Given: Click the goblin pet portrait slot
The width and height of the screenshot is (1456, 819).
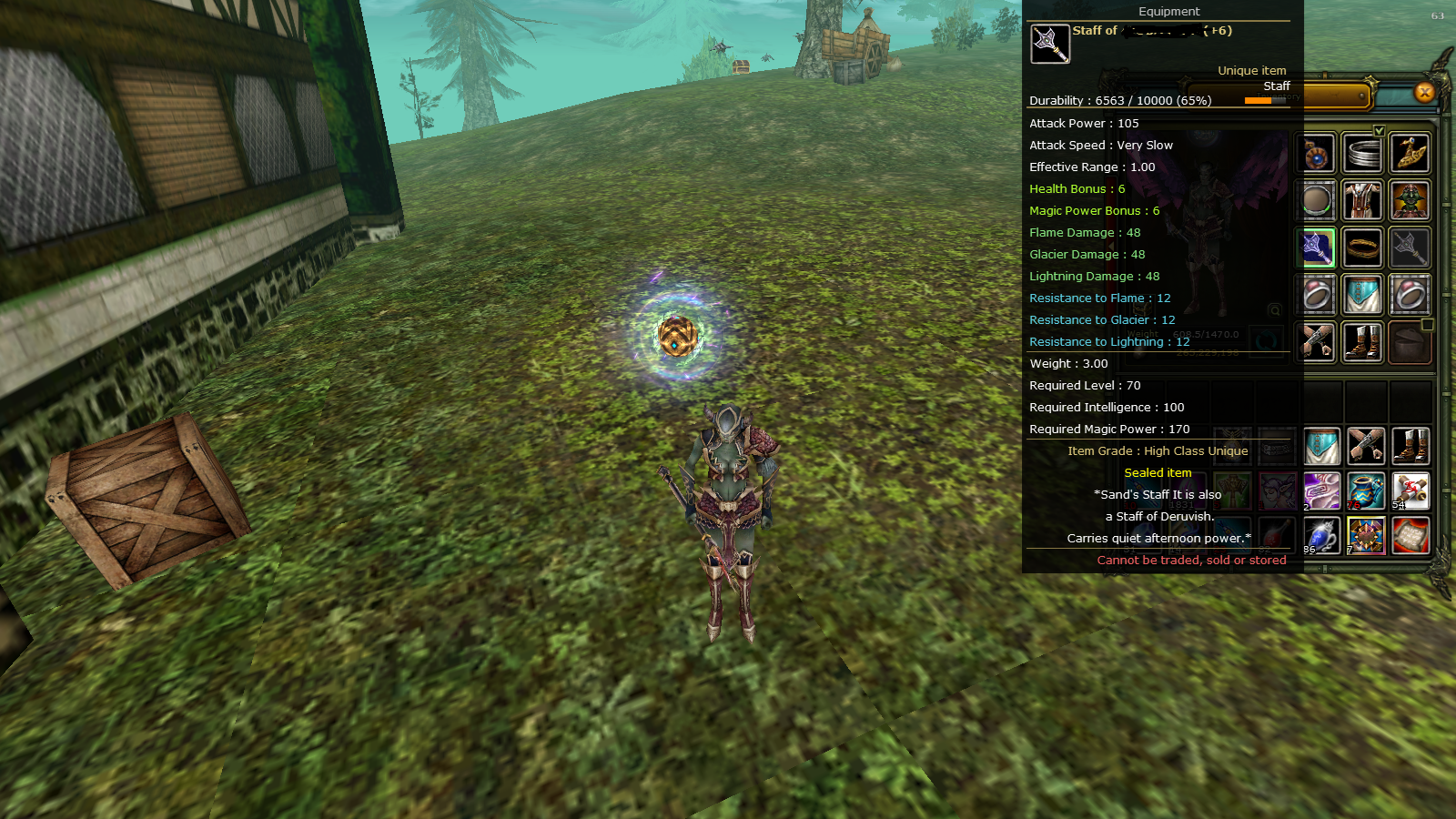Looking at the screenshot, I should [x=1410, y=200].
